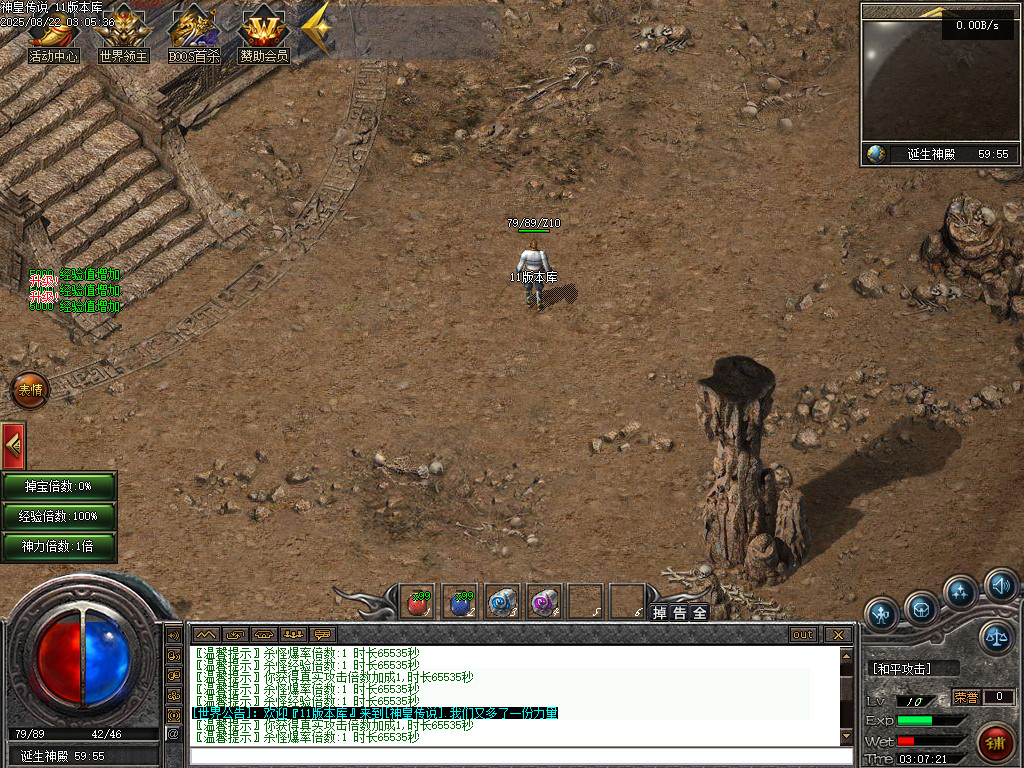Open the character equipment round icon

[882, 613]
